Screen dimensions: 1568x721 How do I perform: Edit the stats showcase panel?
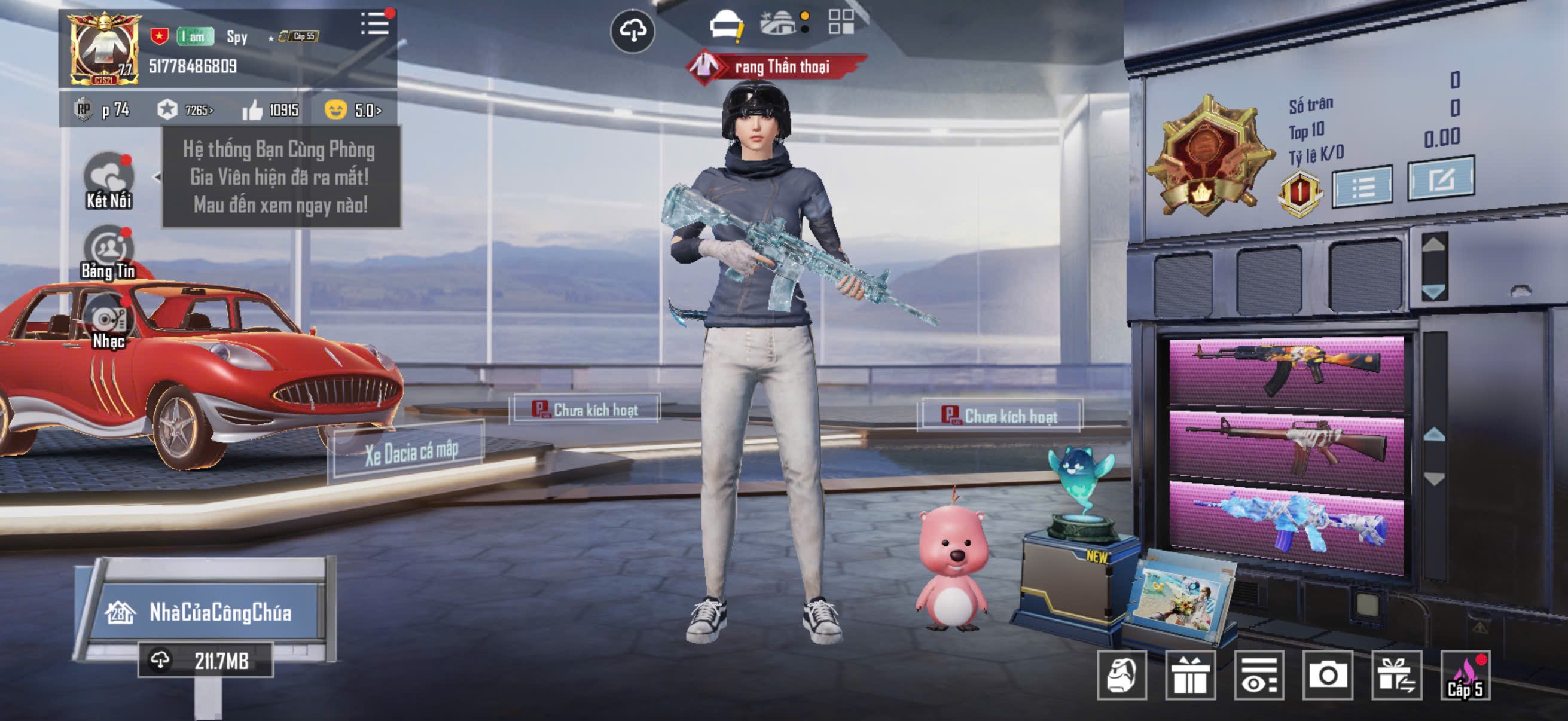point(1440,179)
